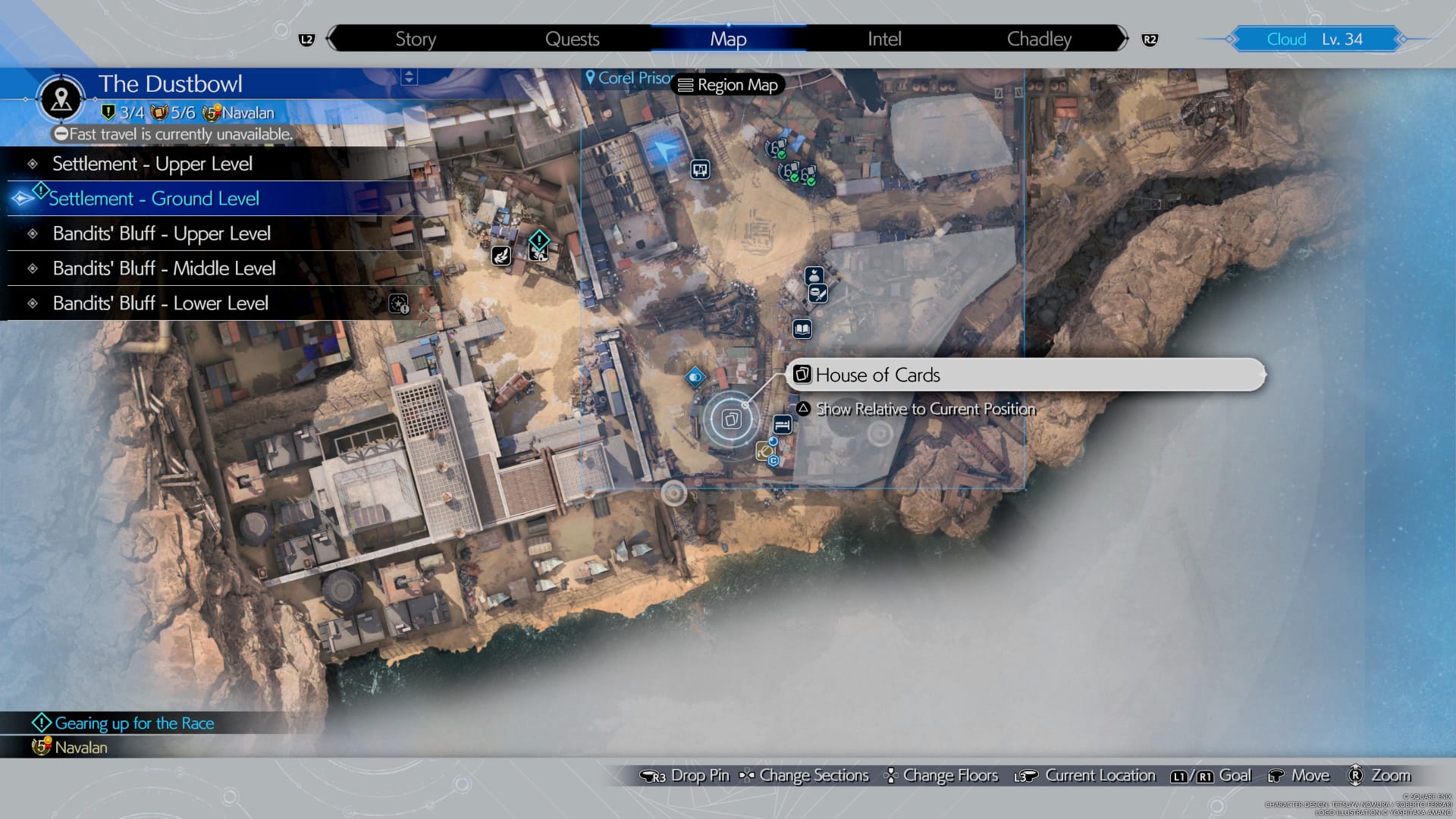The image size is (1456, 819).
Task: Open the Region Map view
Action: tap(726, 85)
